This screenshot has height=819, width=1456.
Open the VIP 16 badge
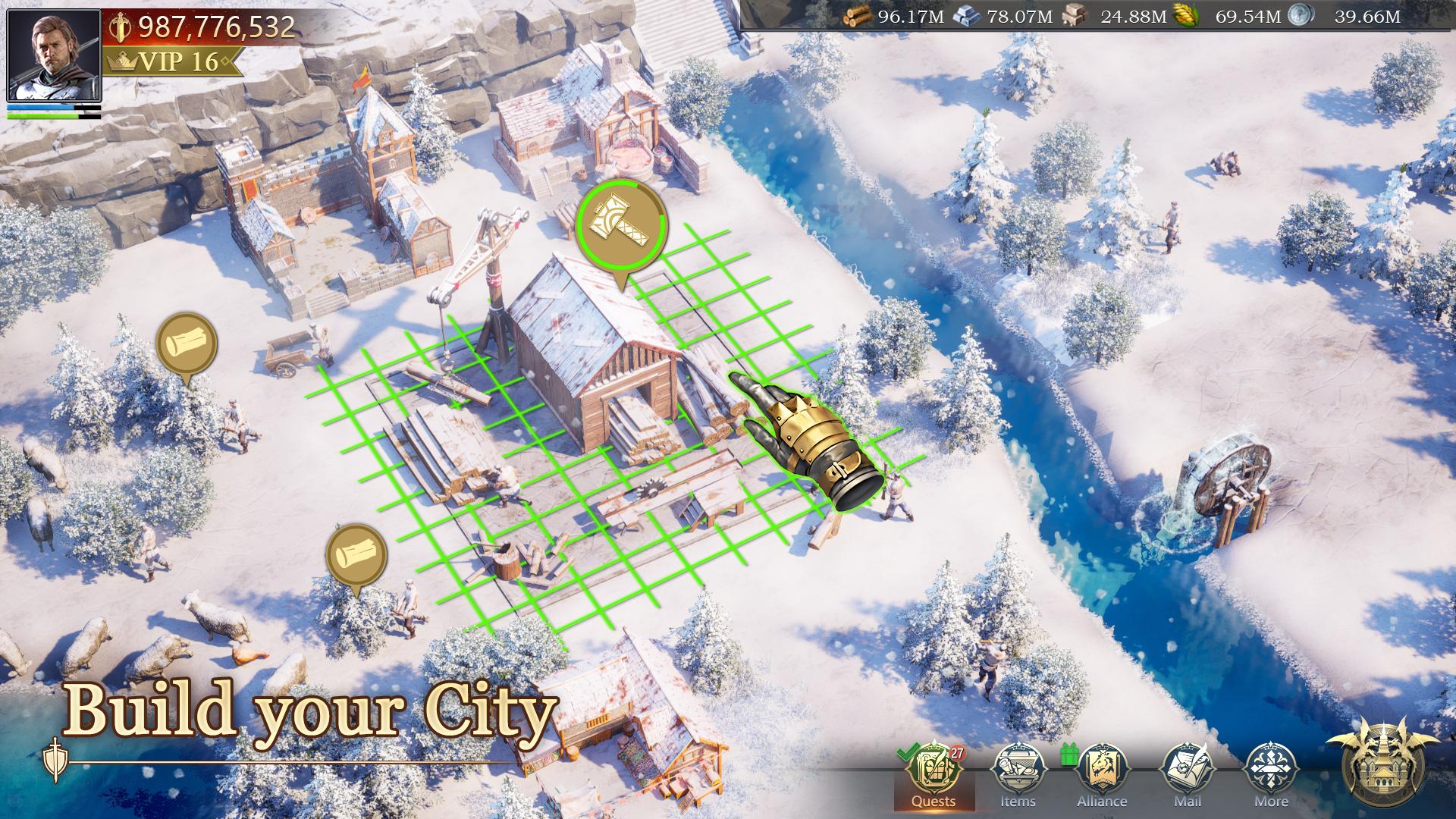click(x=173, y=61)
